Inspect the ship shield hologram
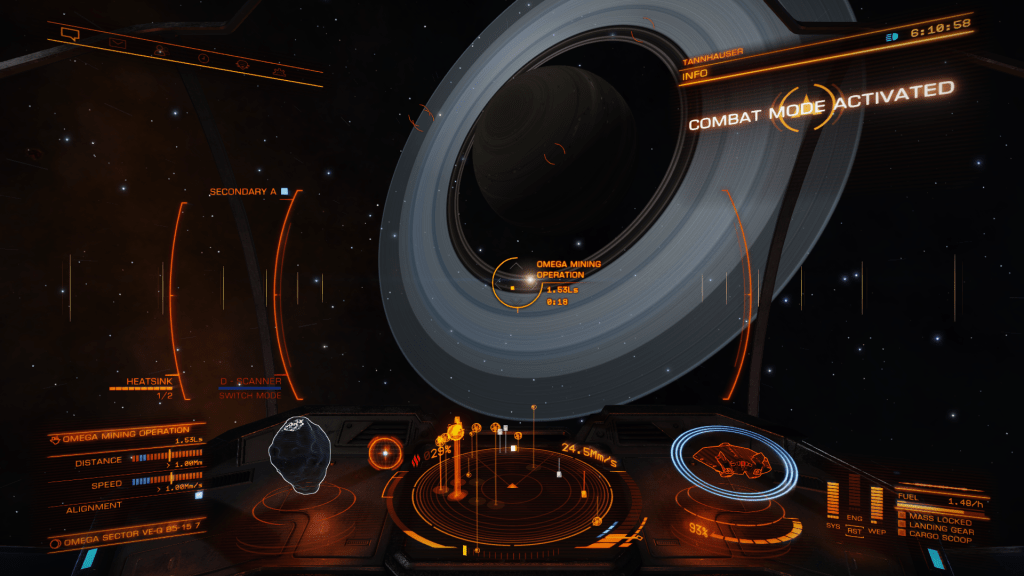The height and width of the screenshot is (576, 1024). tap(735, 464)
